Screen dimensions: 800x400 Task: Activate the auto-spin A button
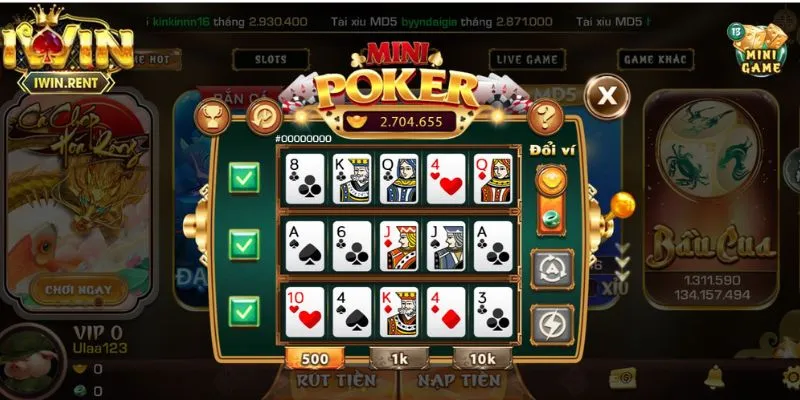[553, 268]
